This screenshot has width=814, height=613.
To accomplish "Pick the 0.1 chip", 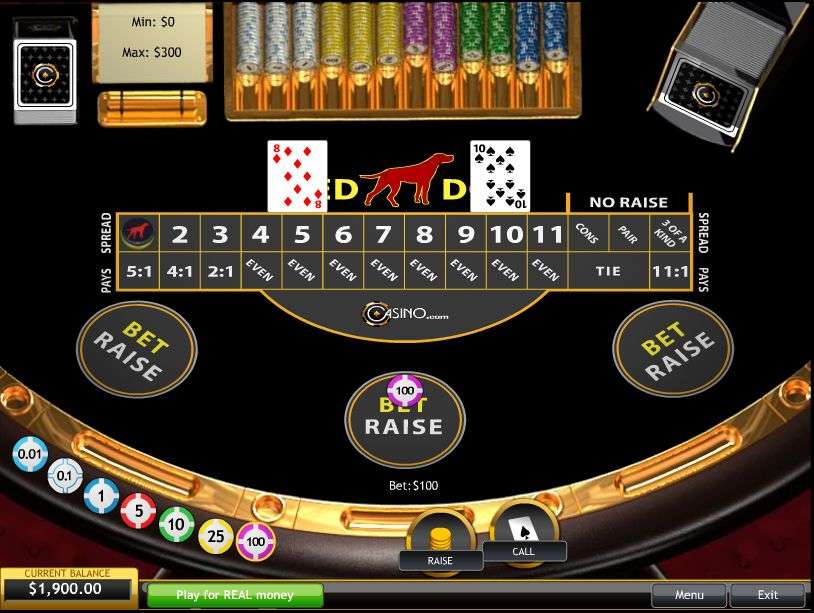I will pos(65,475).
